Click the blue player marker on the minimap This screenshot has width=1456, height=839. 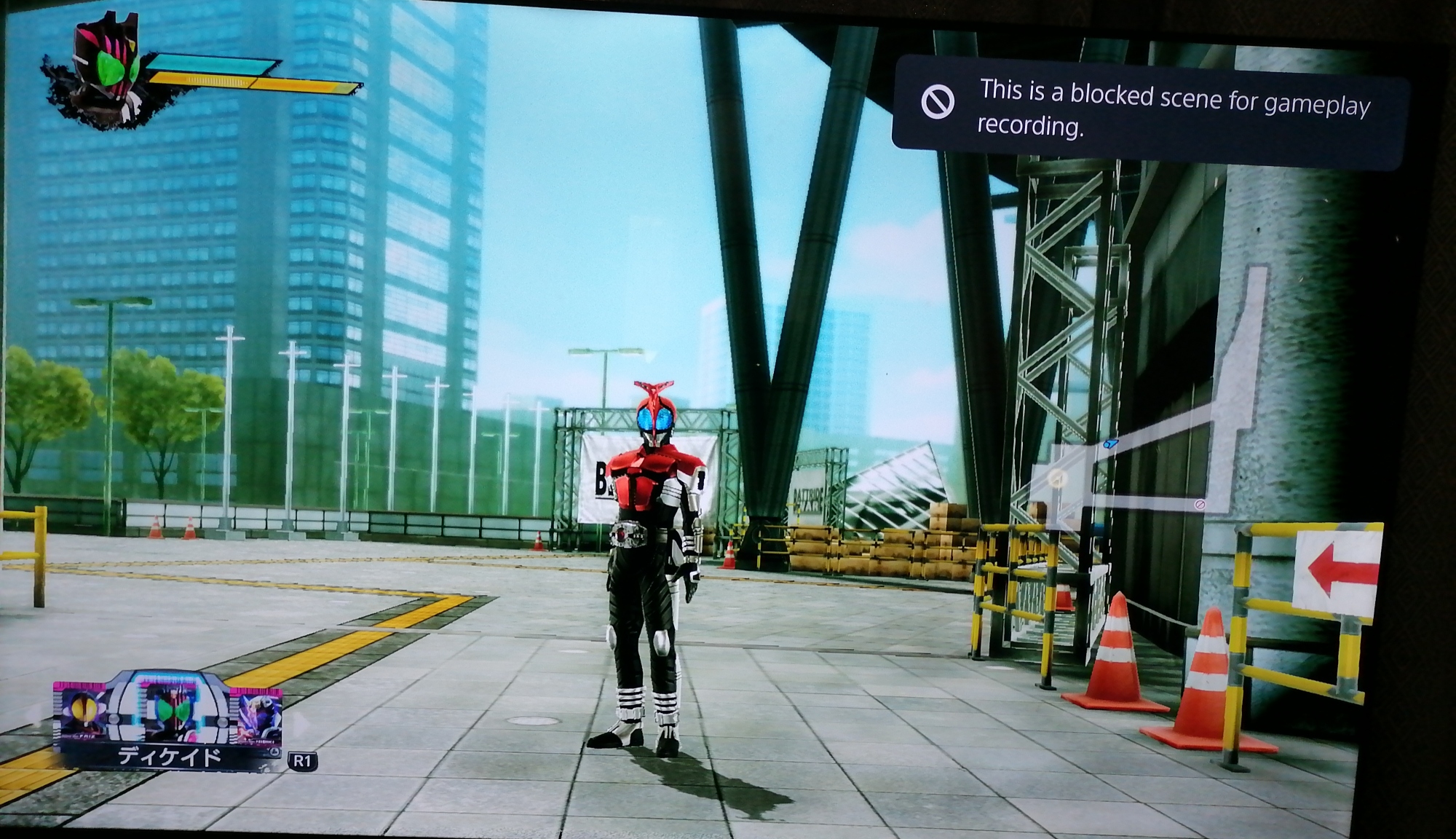(x=1110, y=443)
